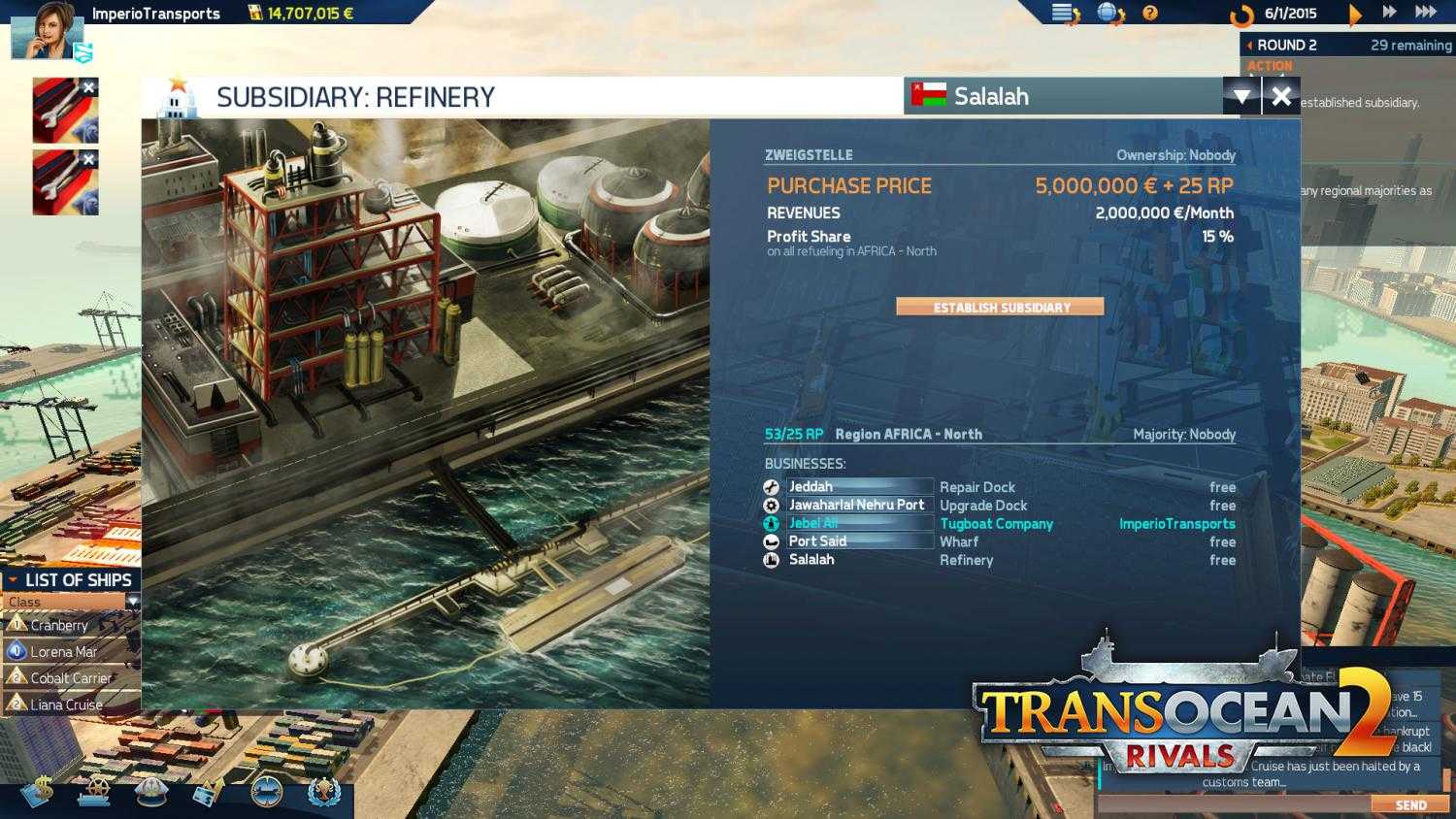The height and width of the screenshot is (819, 1456).
Task: Remove the first repair contract in upper-left panel
Action: [x=89, y=87]
